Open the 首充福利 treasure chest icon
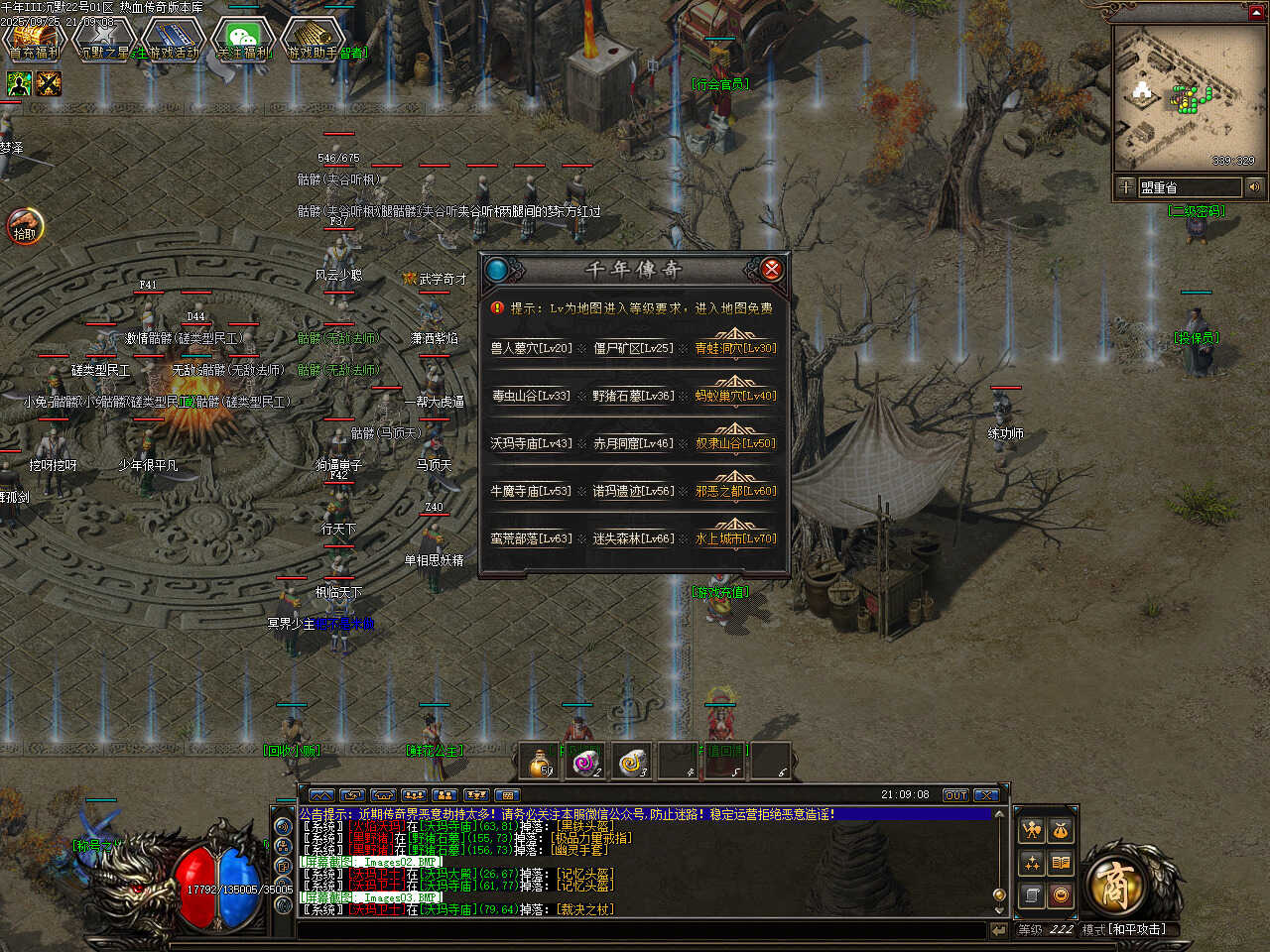Image resolution: width=1270 pixels, height=952 pixels. (x=34, y=38)
